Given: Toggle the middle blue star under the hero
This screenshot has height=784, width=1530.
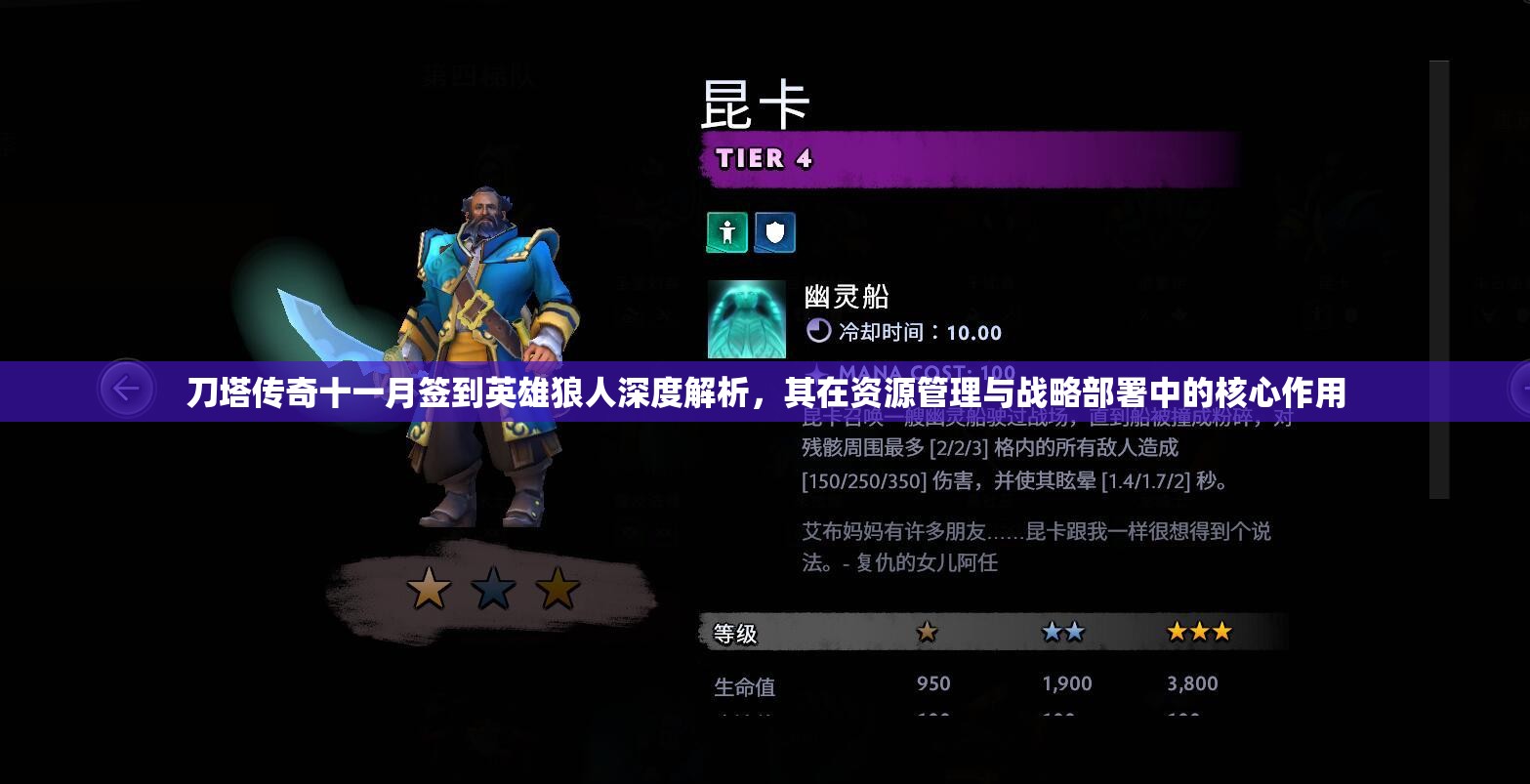Looking at the screenshot, I should click(x=494, y=588).
